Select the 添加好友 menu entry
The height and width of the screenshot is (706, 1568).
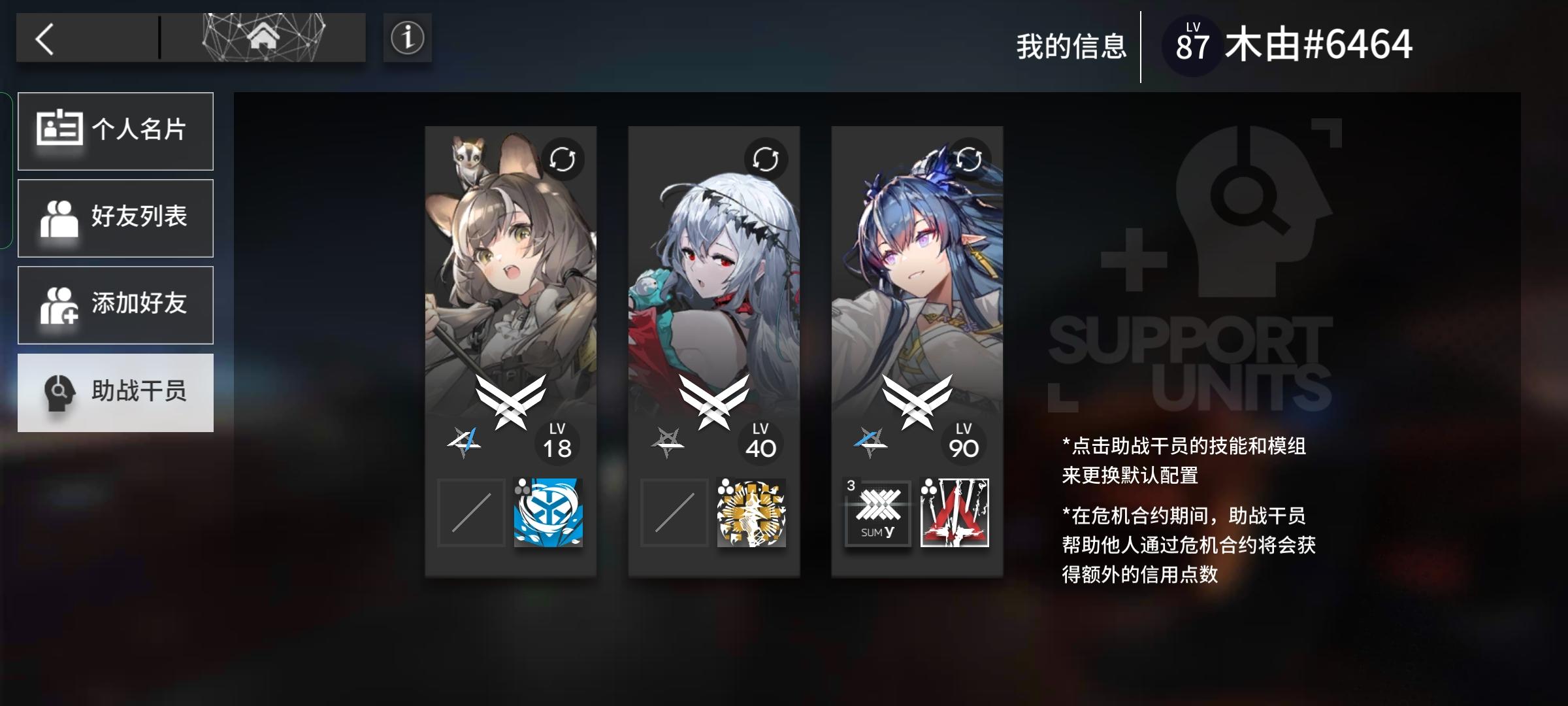[116, 305]
